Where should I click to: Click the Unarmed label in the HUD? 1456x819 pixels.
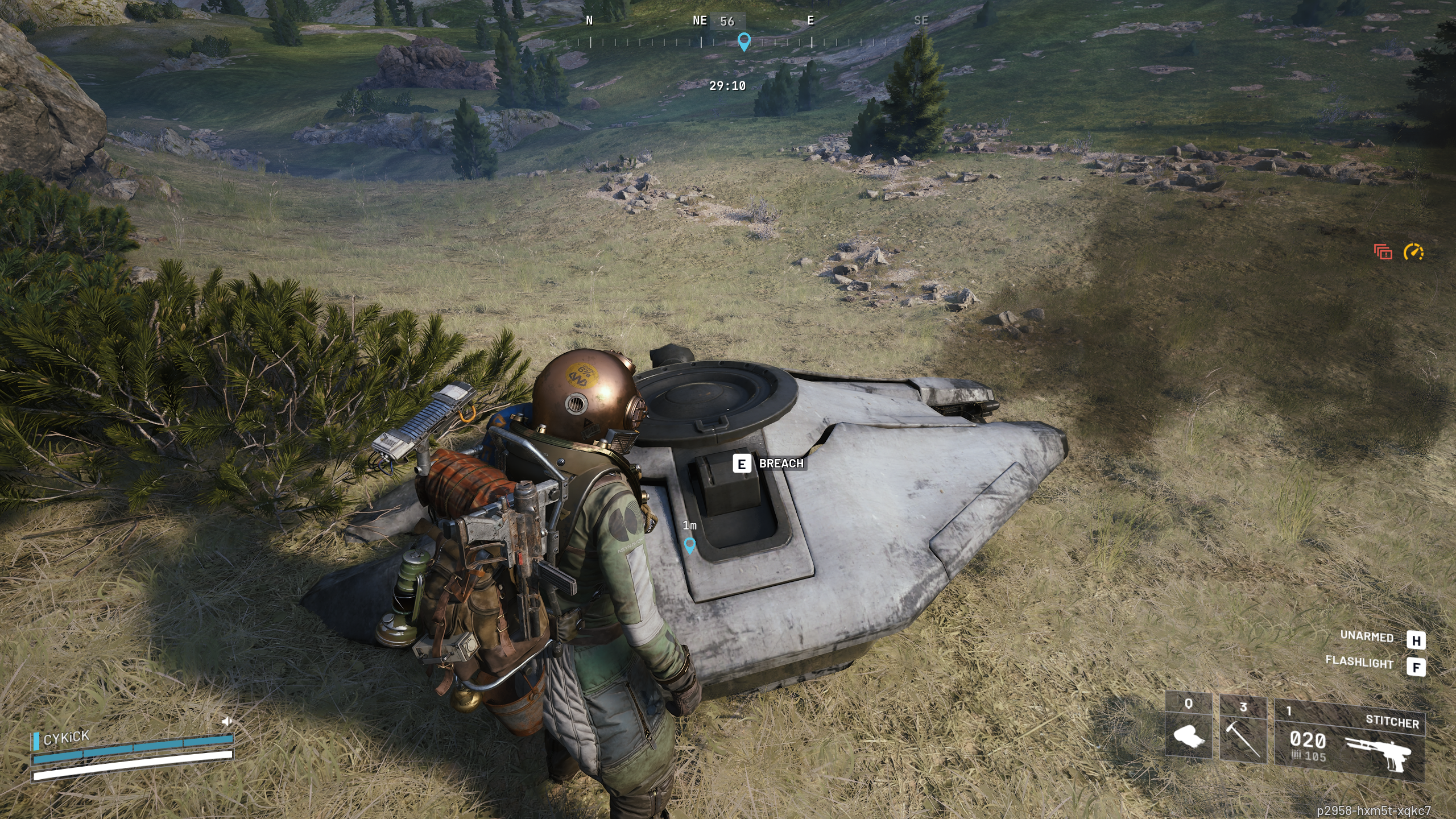point(1367,636)
